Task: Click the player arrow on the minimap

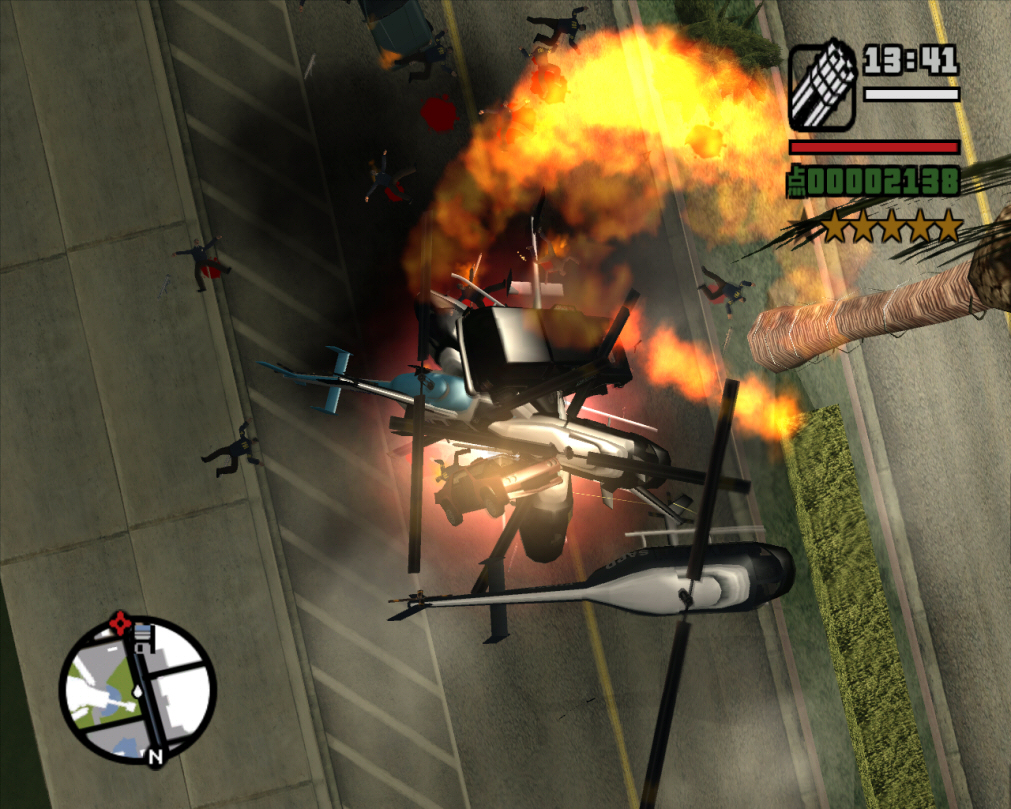Action: pyautogui.click(x=137, y=690)
